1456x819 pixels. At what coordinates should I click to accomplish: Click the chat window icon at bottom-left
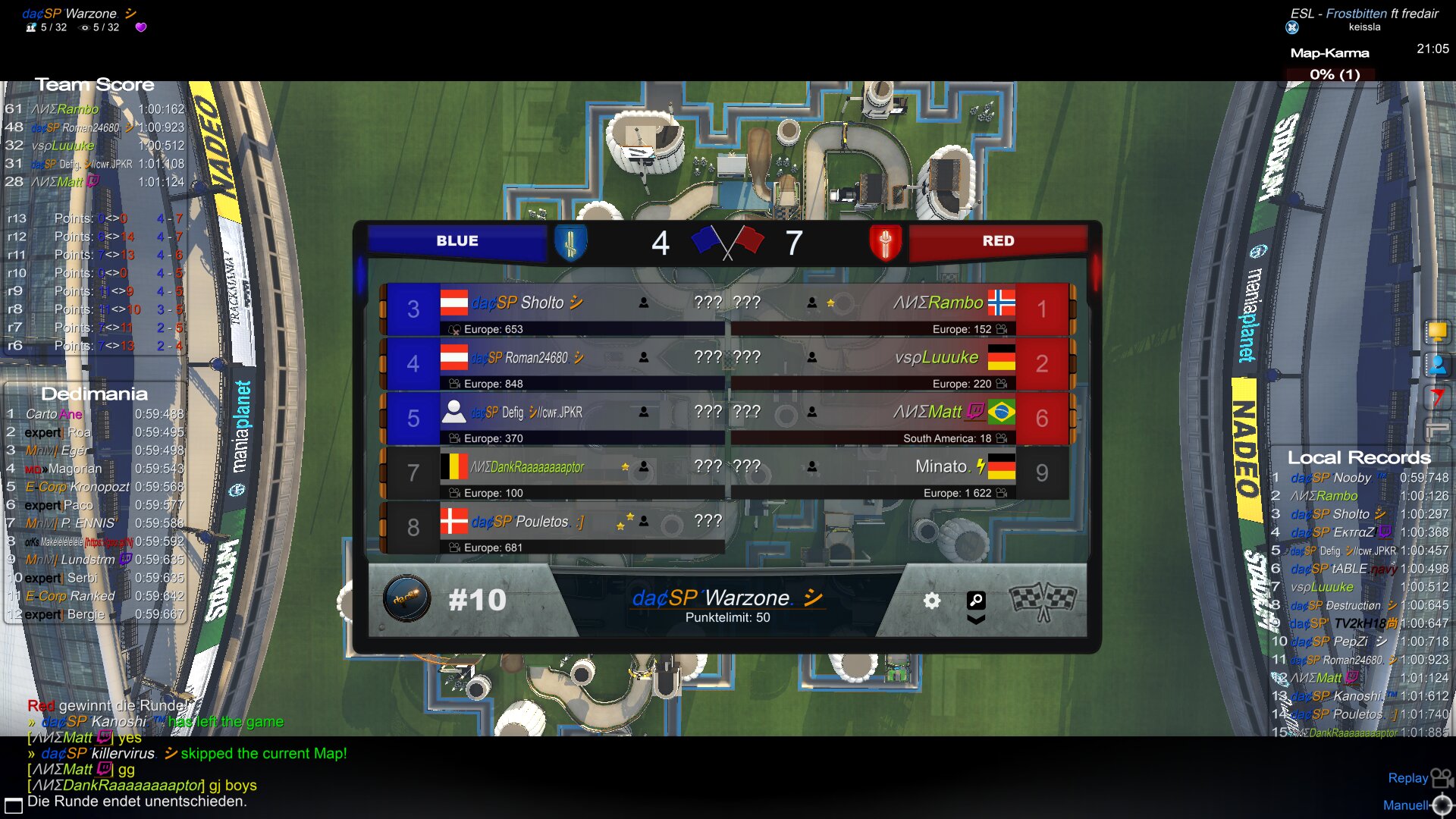point(14,805)
